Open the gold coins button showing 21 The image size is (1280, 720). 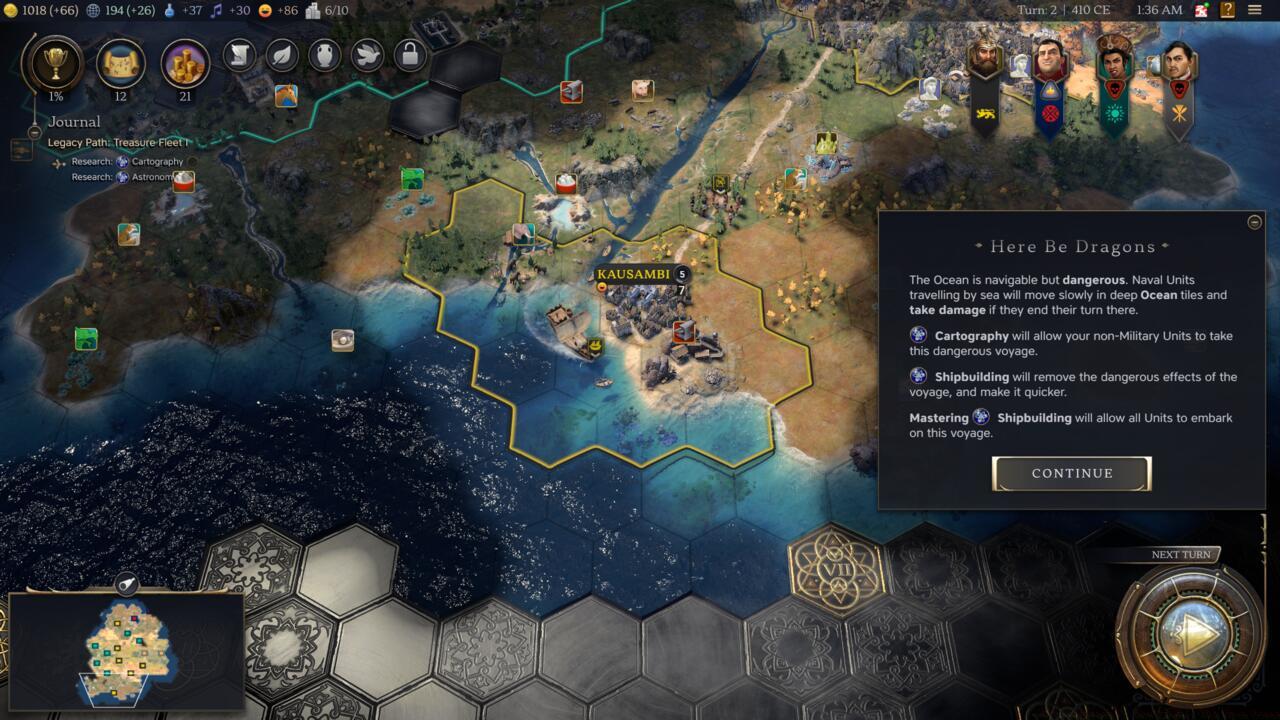(x=185, y=63)
